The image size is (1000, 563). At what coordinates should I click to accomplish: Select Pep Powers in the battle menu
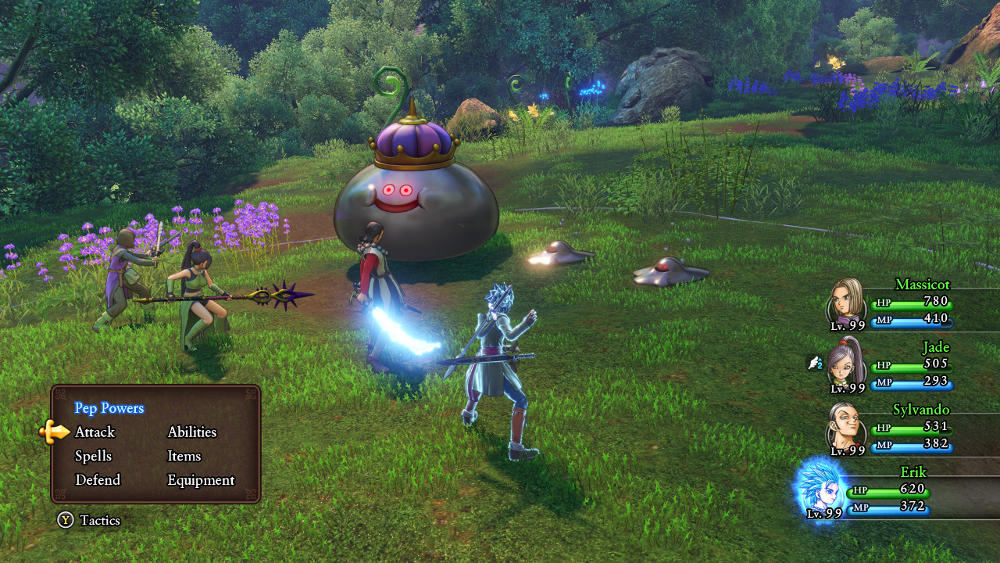coord(109,408)
